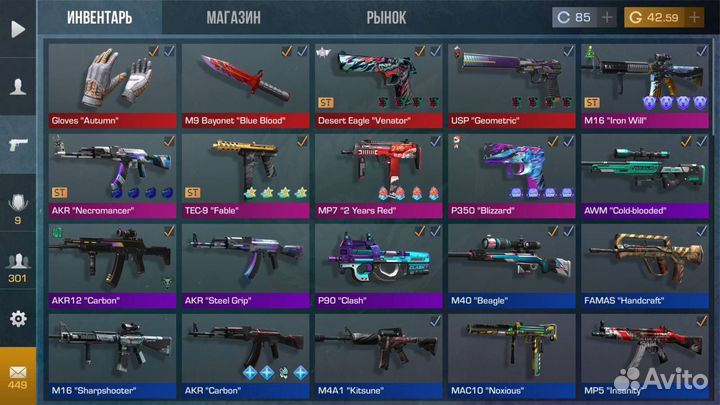This screenshot has width=720, height=405.
Task: Select the TEC-9 "Fable" skin
Action: click(x=244, y=172)
